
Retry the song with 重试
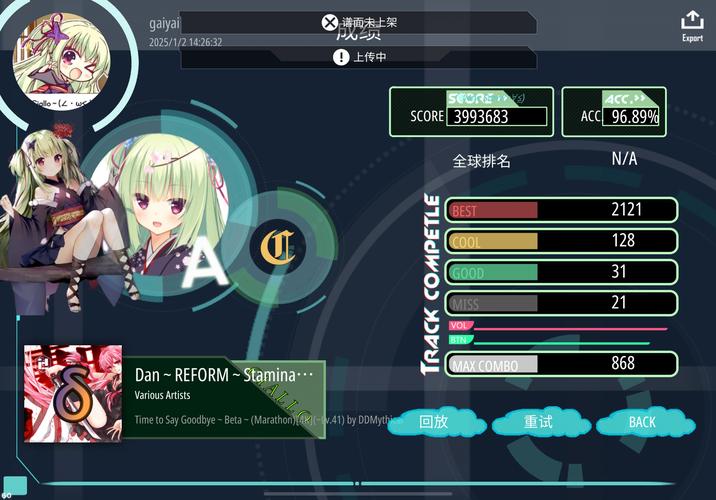coord(538,422)
